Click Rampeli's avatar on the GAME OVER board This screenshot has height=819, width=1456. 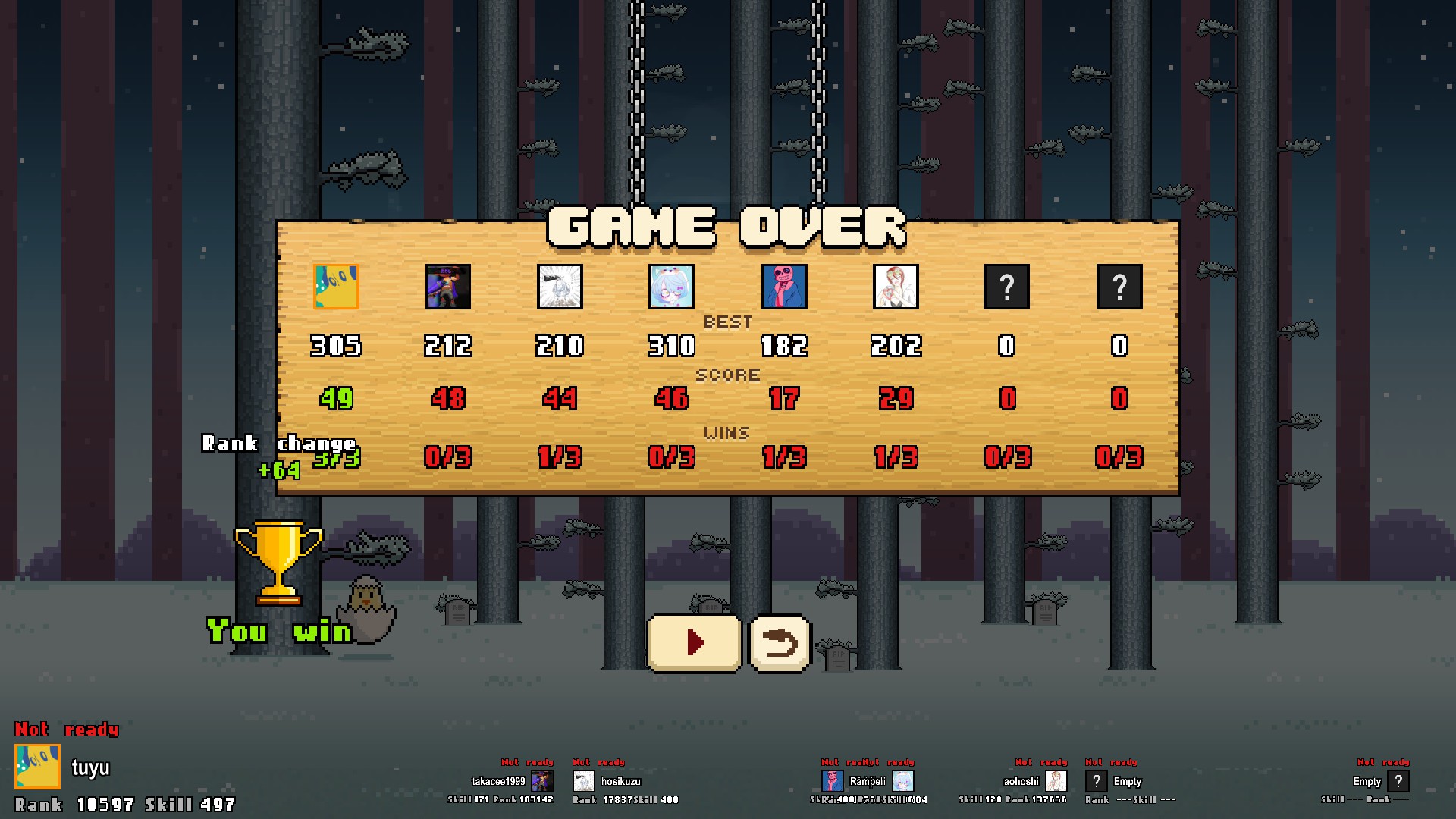785,287
